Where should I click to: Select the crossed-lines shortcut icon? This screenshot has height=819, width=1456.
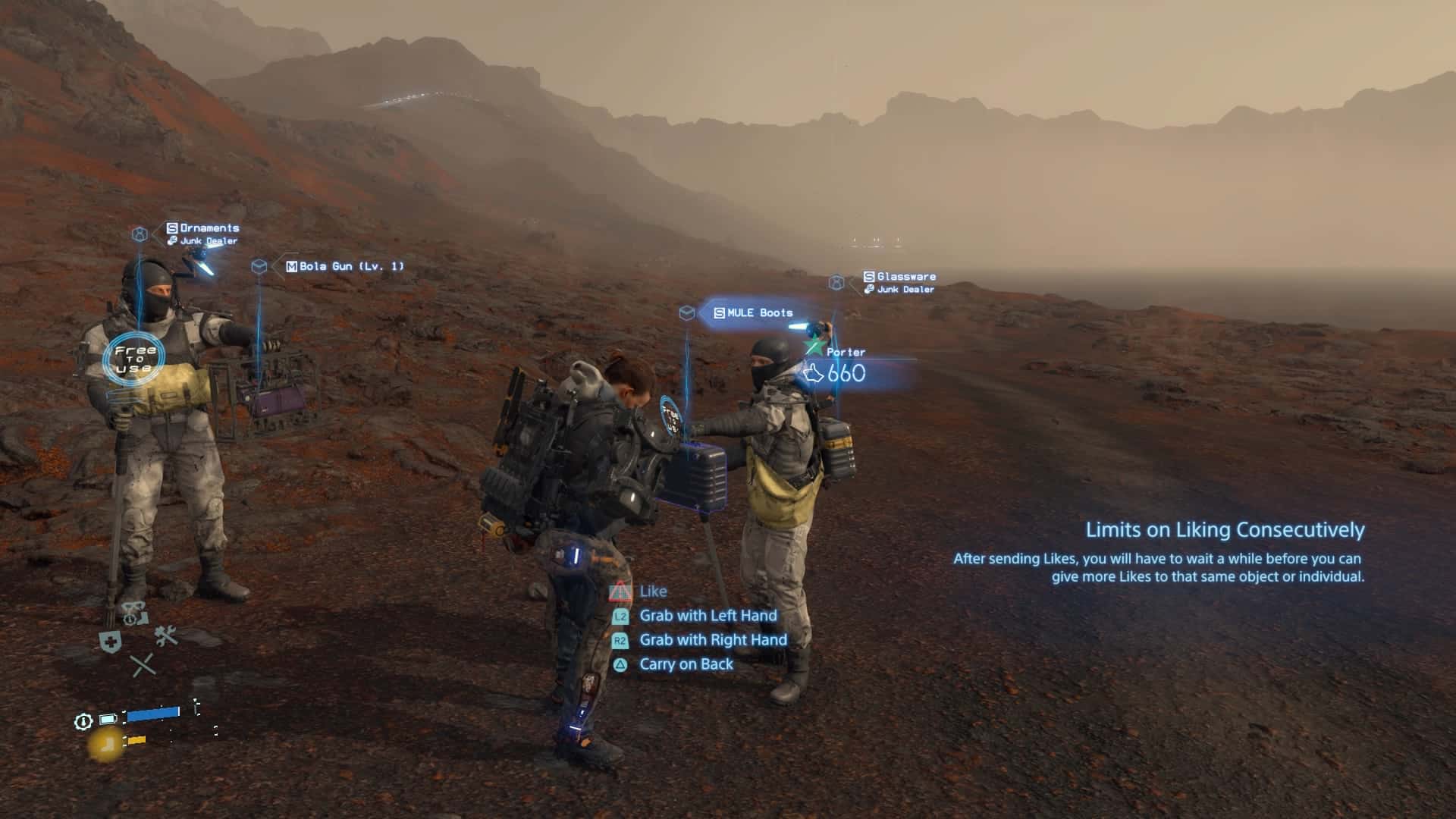tap(143, 666)
